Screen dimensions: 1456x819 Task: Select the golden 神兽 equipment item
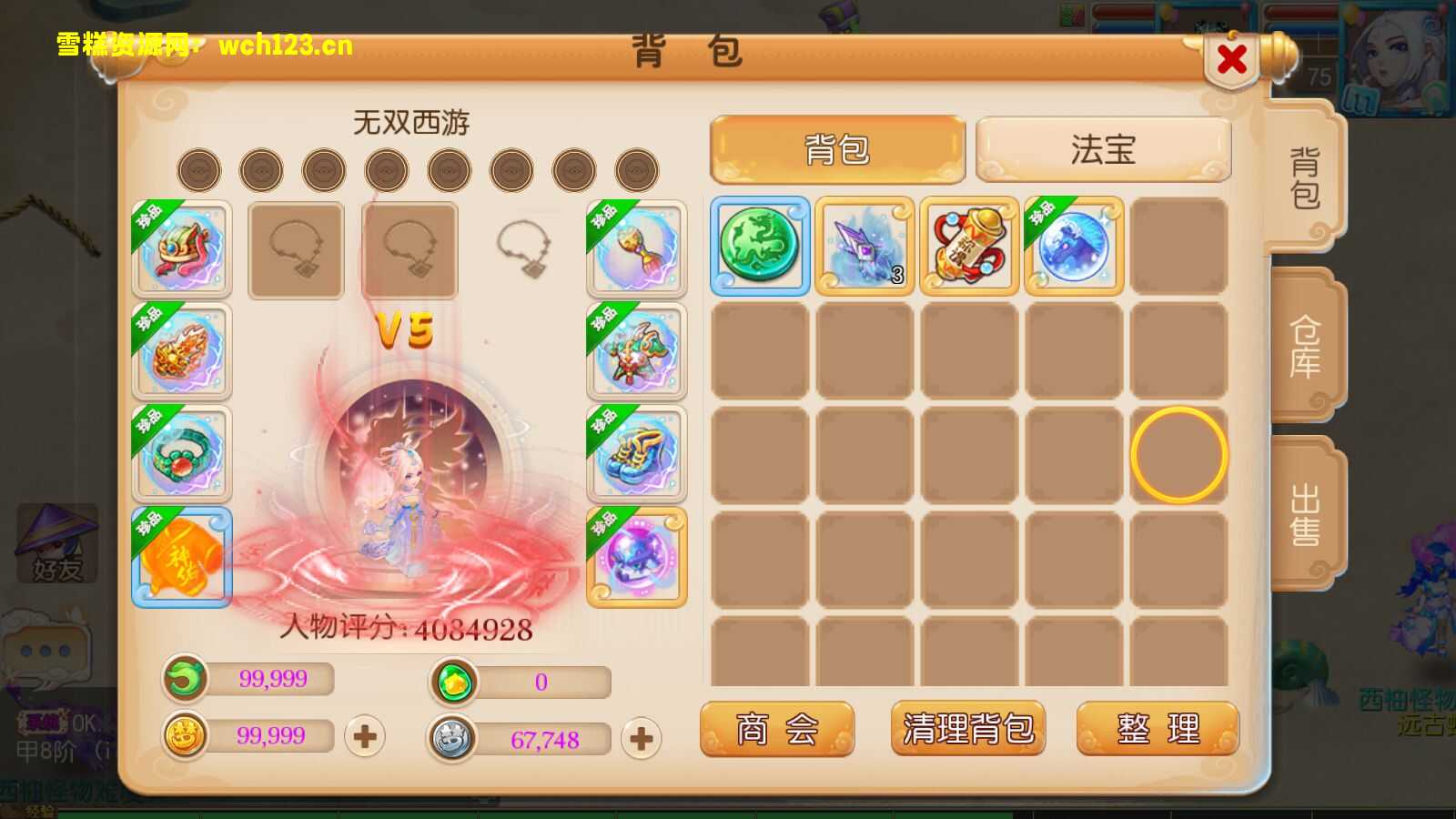pyautogui.click(x=181, y=558)
